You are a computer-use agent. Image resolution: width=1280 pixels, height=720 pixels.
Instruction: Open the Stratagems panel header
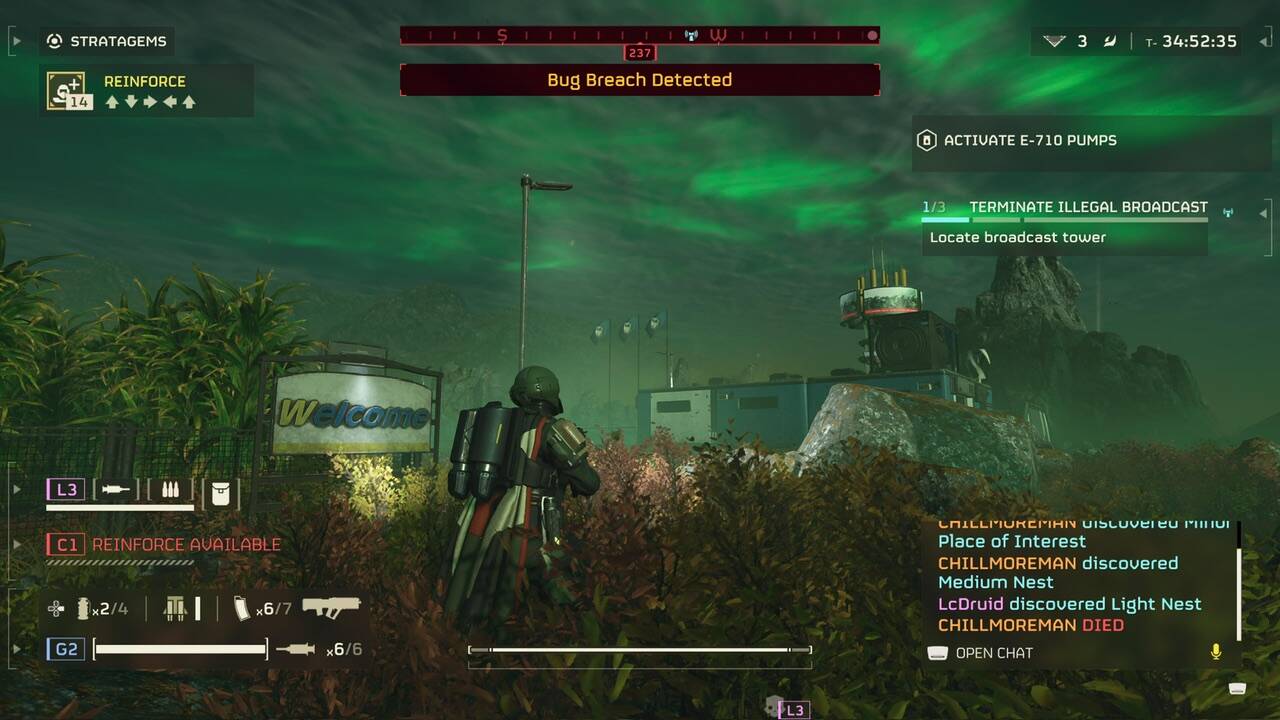[108, 42]
